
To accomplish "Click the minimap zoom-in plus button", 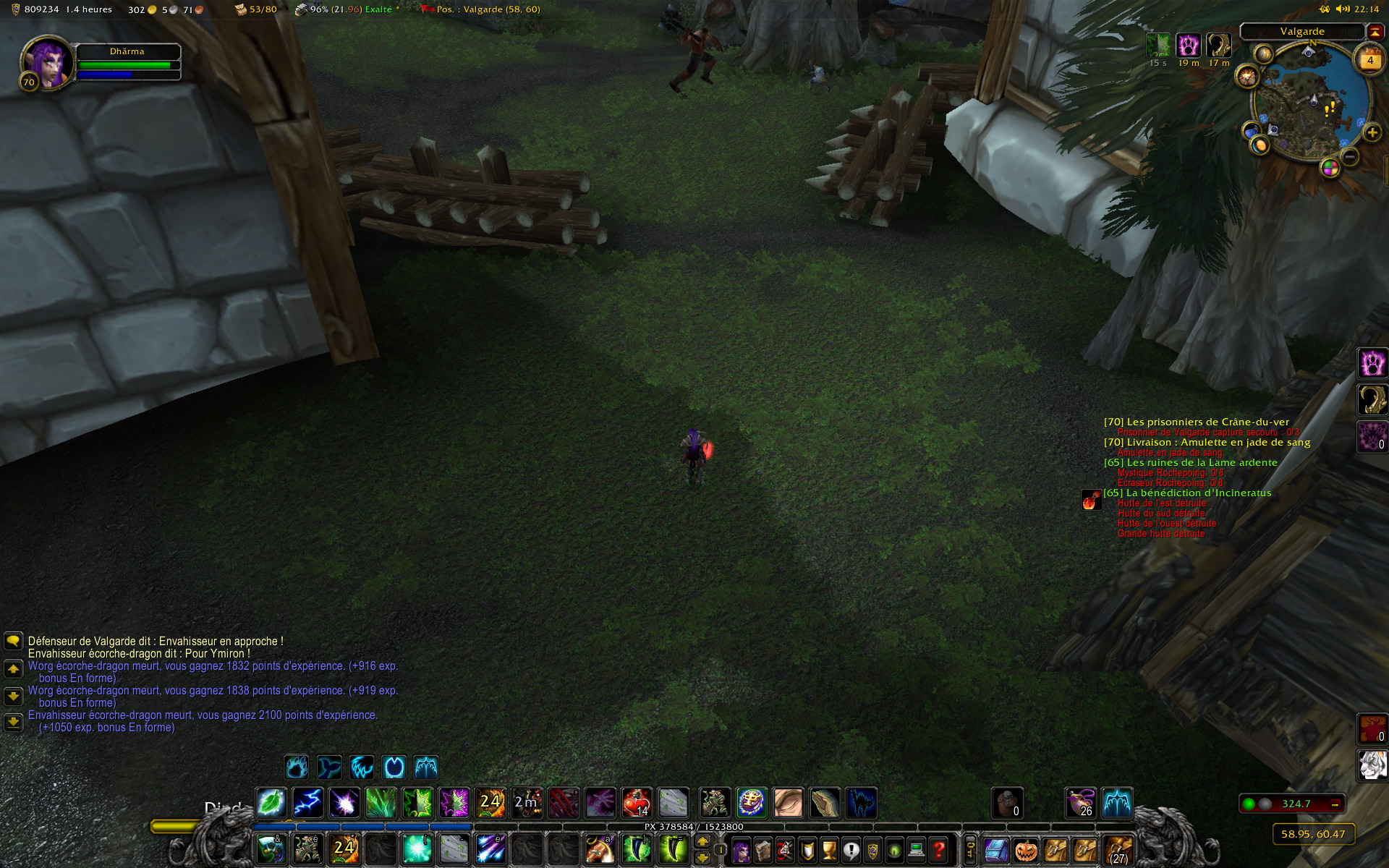I will pos(1372,133).
